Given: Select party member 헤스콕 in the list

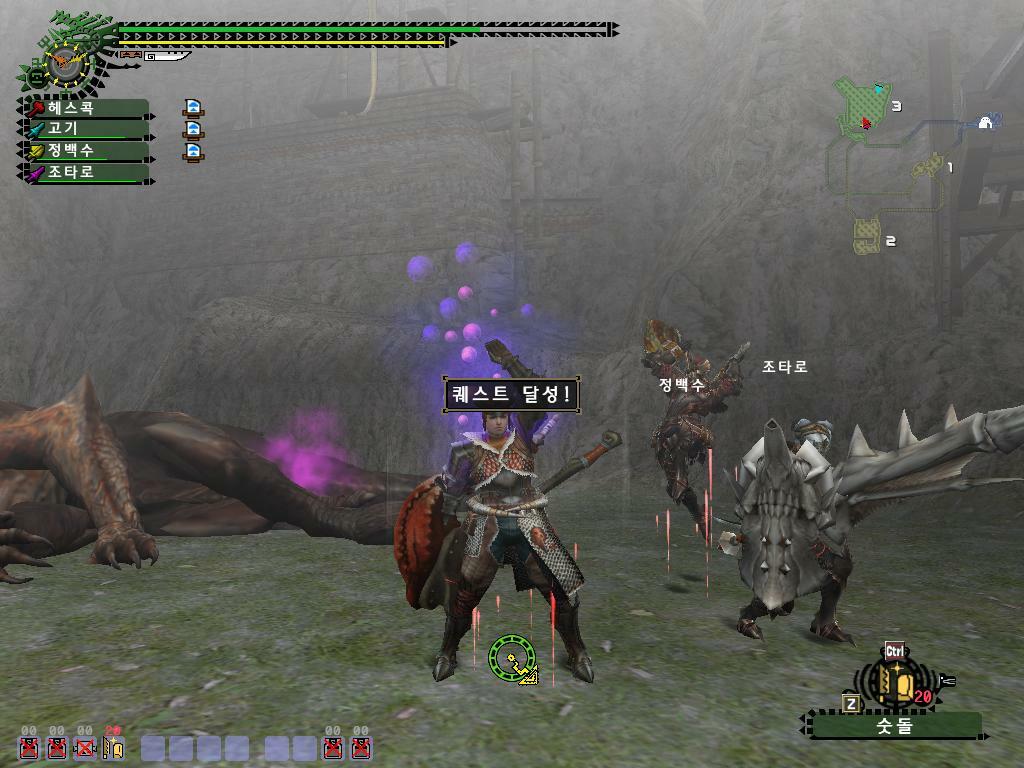Looking at the screenshot, I should [85, 108].
